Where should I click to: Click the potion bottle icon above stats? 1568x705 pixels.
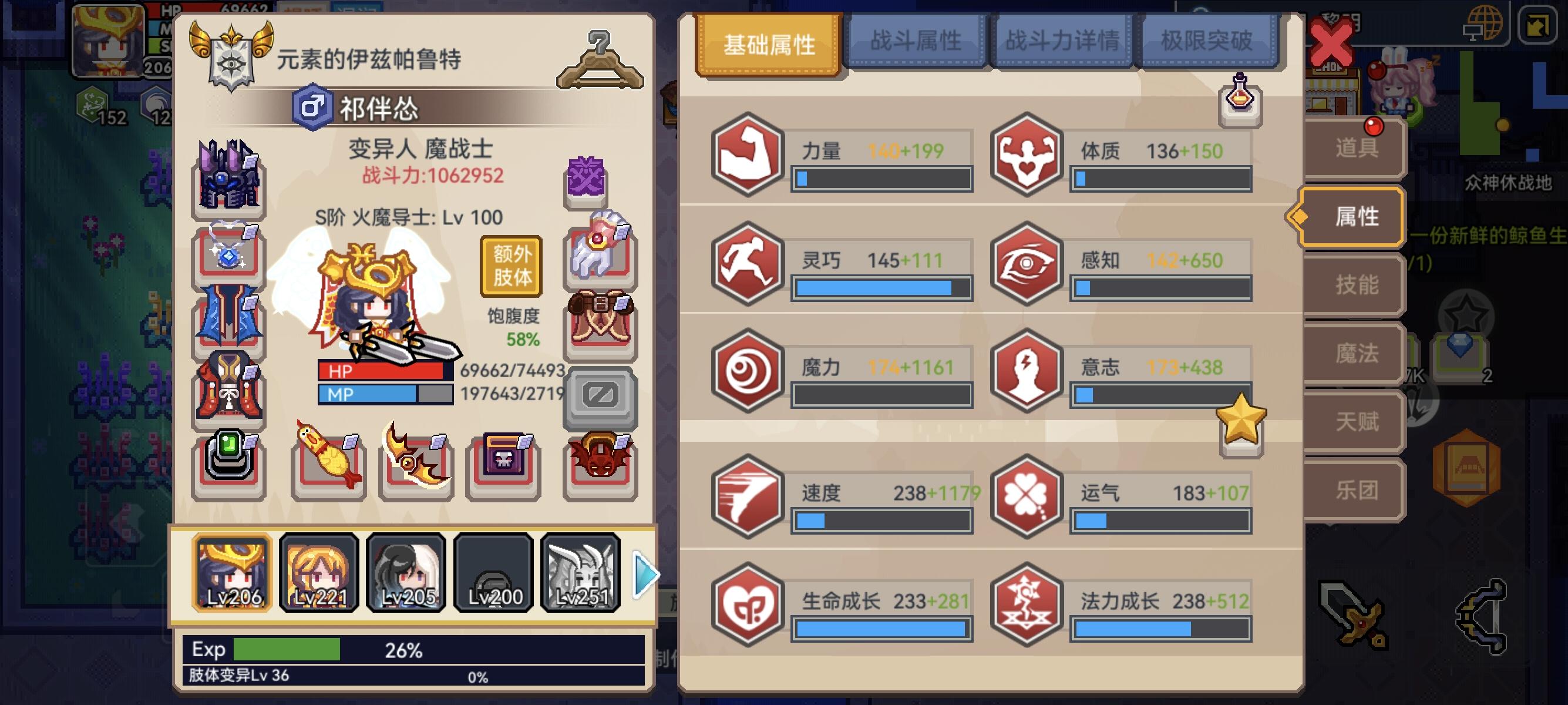[1240, 106]
